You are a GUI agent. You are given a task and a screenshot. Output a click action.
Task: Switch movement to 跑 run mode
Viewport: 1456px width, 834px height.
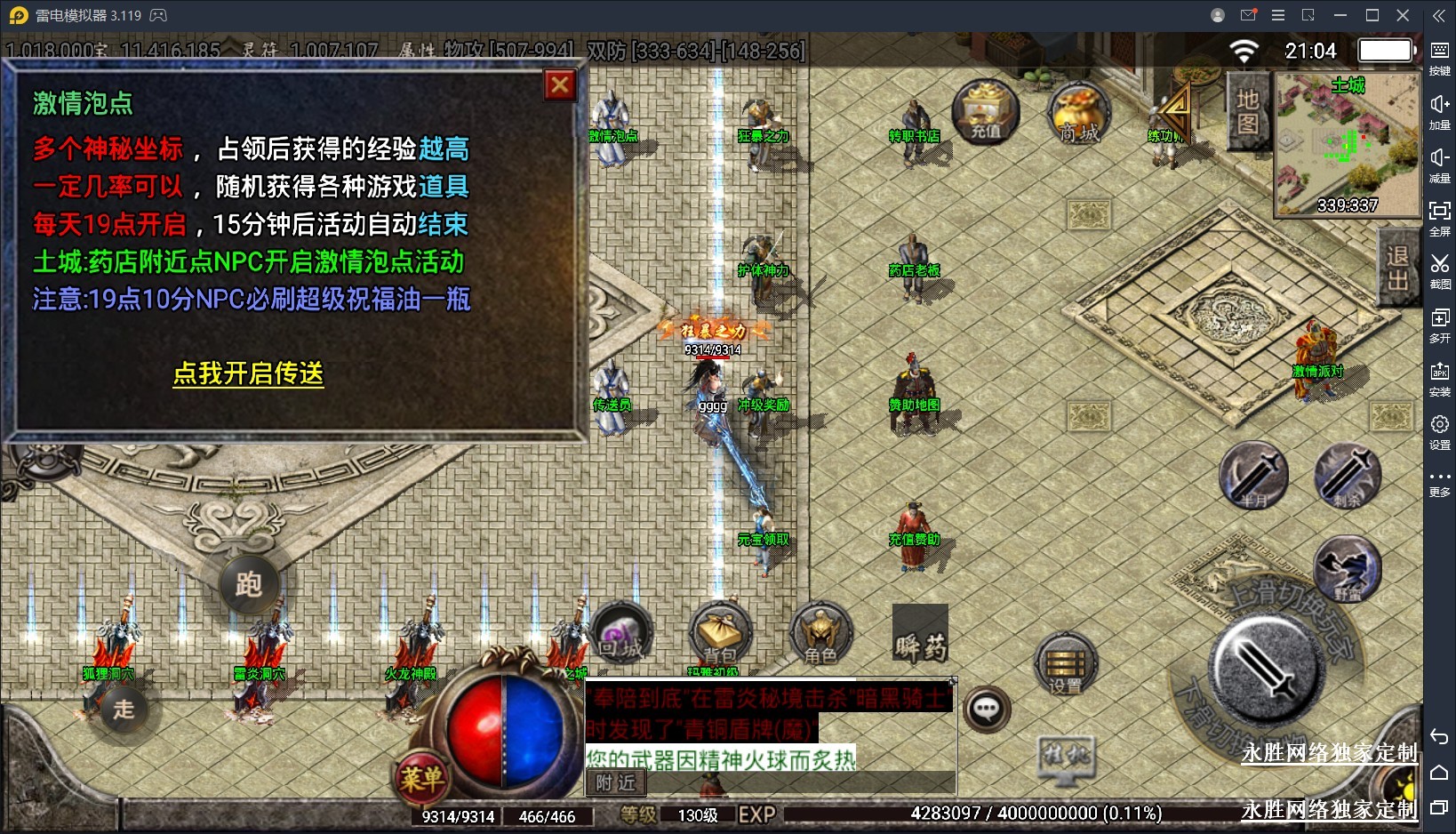click(248, 584)
